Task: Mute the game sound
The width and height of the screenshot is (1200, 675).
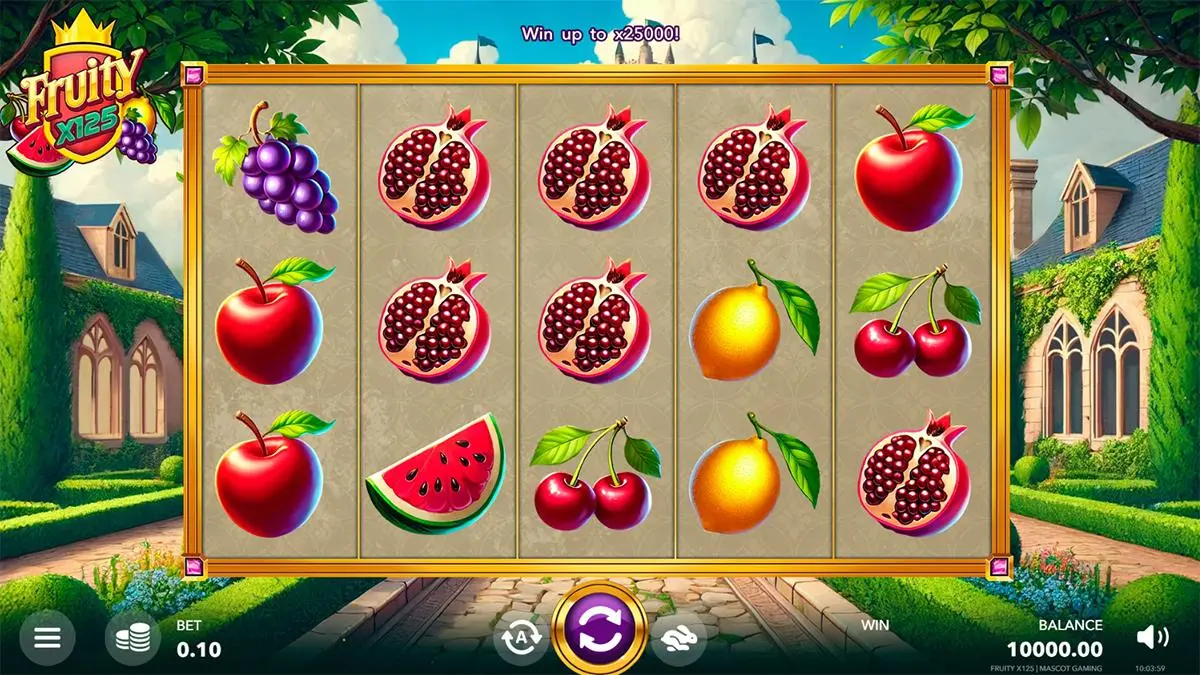Action: pyautogui.click(x=1152, y=637)
